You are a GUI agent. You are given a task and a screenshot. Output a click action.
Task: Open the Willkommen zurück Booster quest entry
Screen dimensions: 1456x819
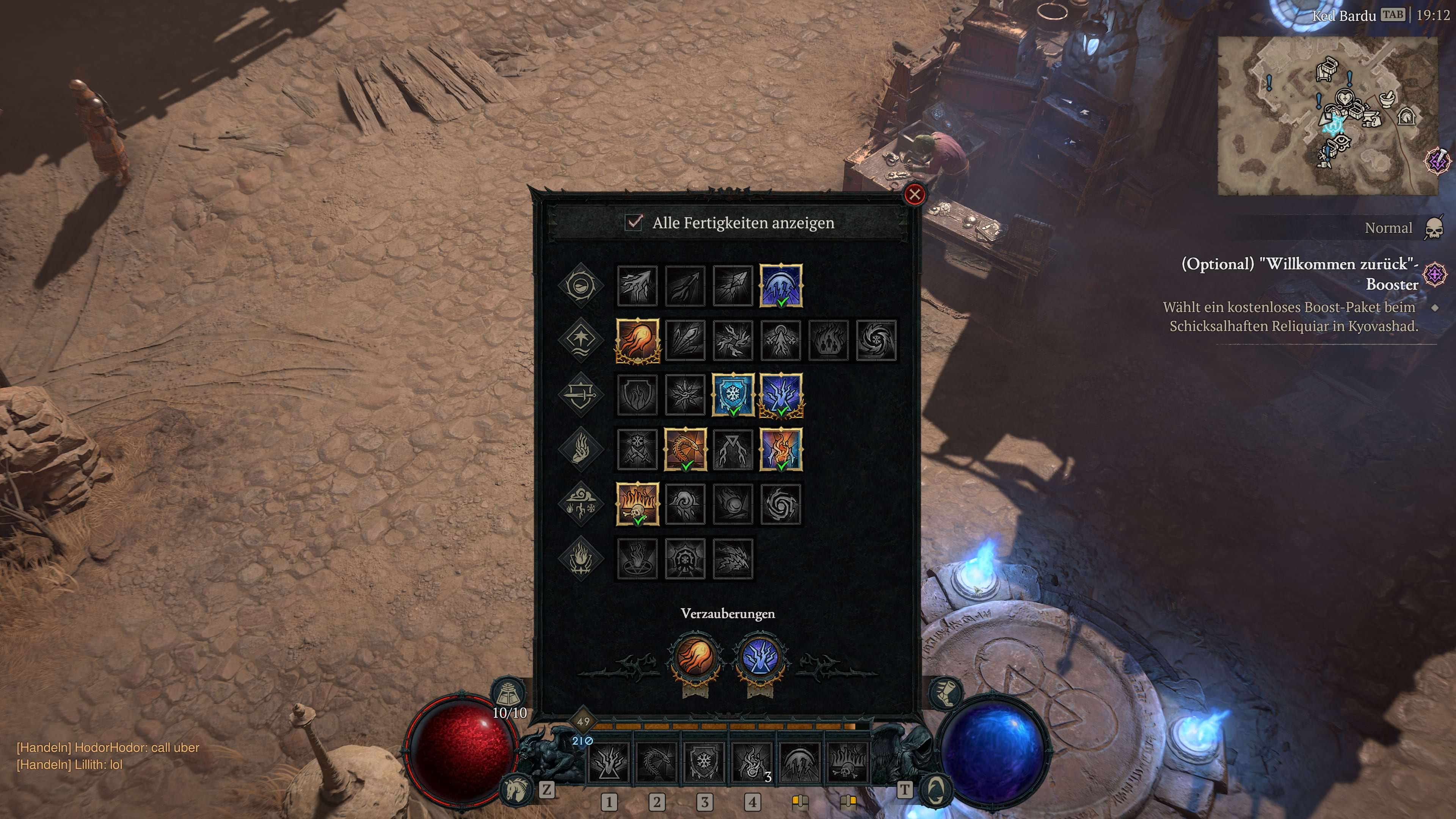pos(1299,274)
